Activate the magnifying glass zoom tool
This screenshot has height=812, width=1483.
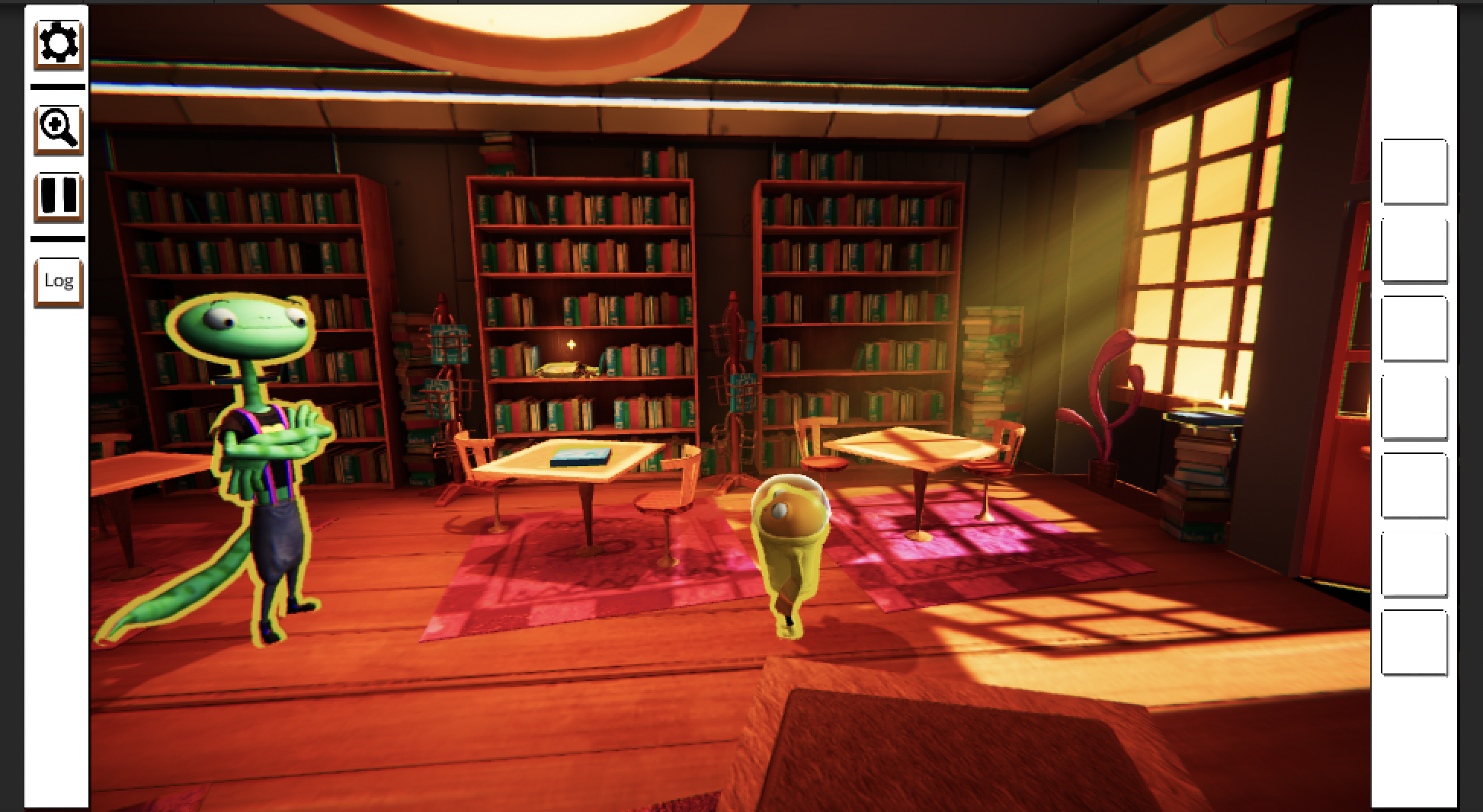click(x=58, y=129)
